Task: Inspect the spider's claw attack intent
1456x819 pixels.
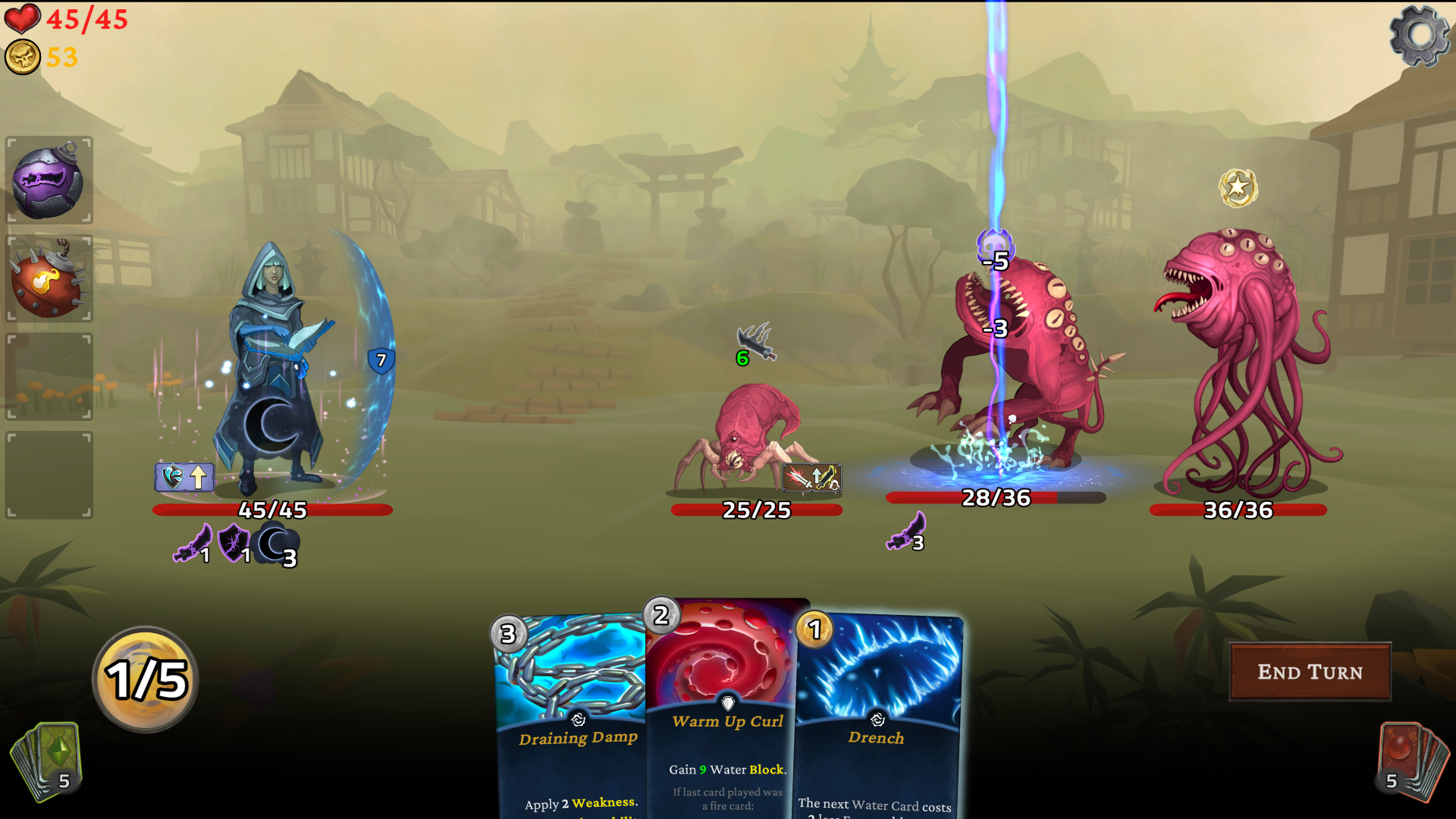Action: [756, 343]
